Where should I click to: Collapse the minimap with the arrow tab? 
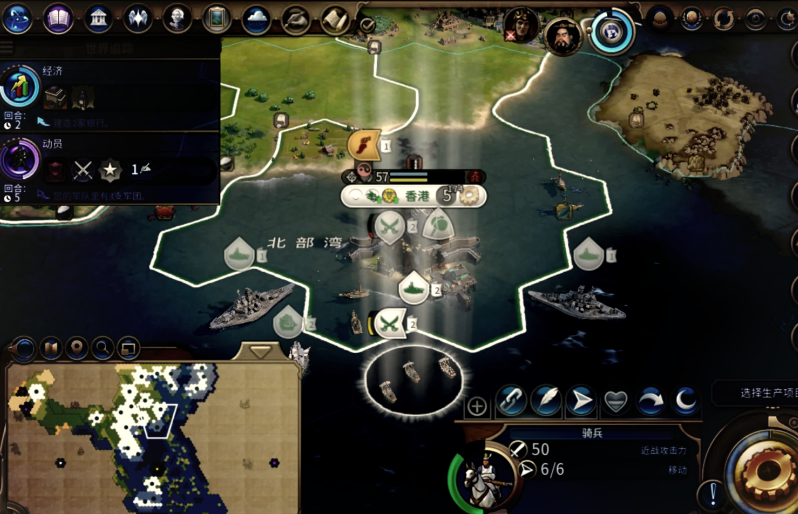pos(261,351)
